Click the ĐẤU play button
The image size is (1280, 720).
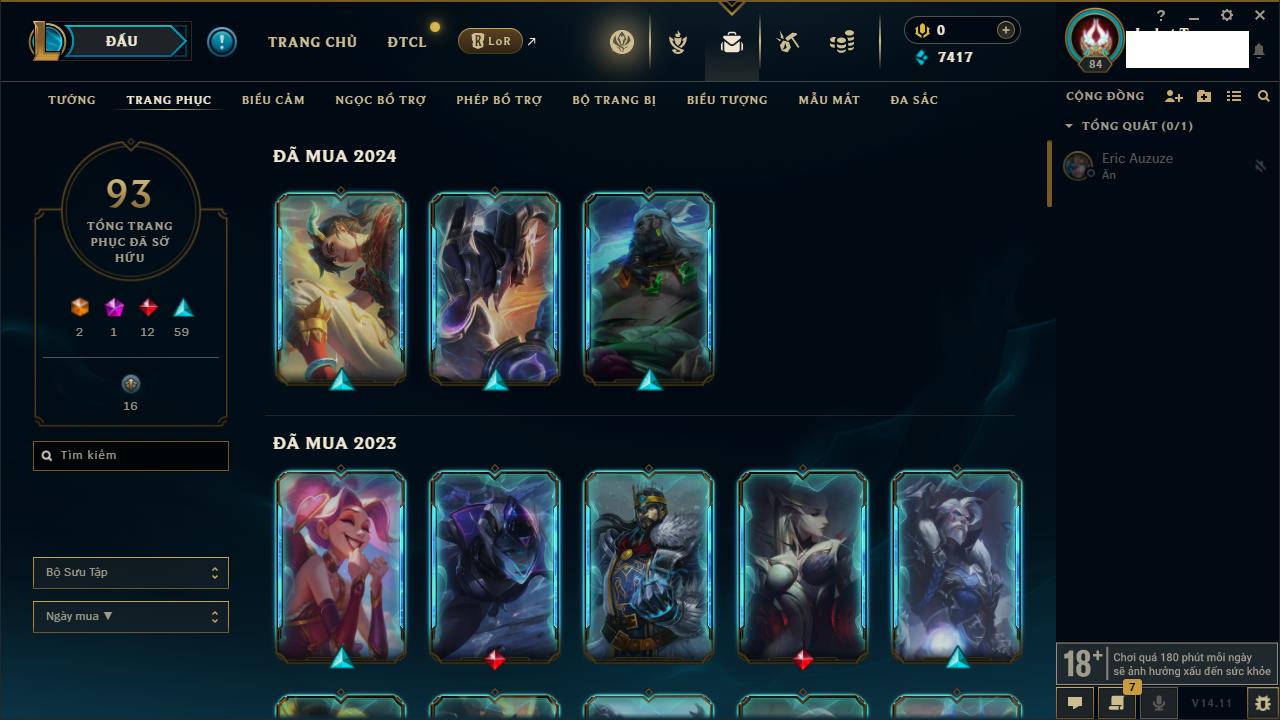coord(124,41)
